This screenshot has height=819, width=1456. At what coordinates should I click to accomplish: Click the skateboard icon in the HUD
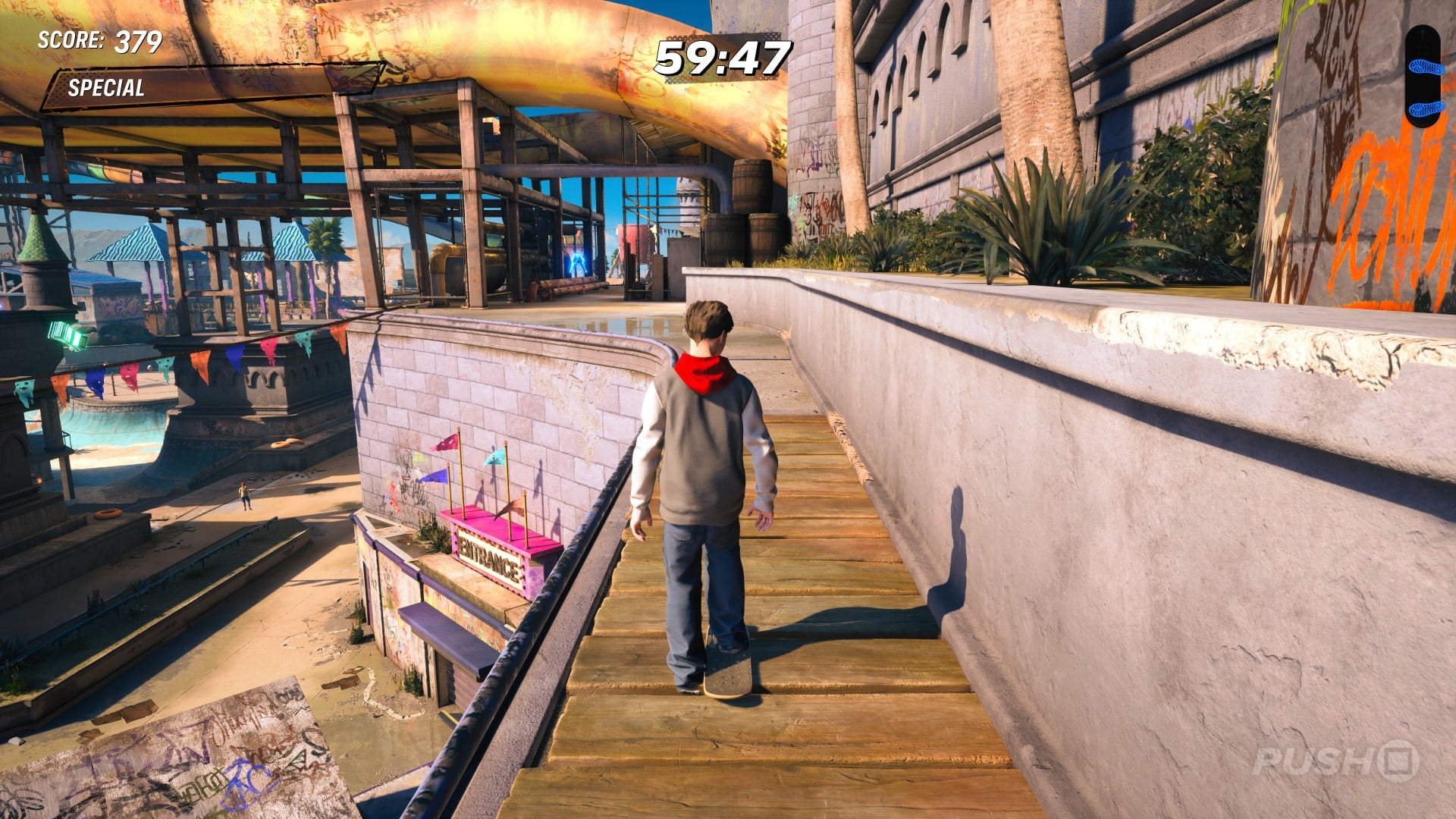(x=1422, y=76)
